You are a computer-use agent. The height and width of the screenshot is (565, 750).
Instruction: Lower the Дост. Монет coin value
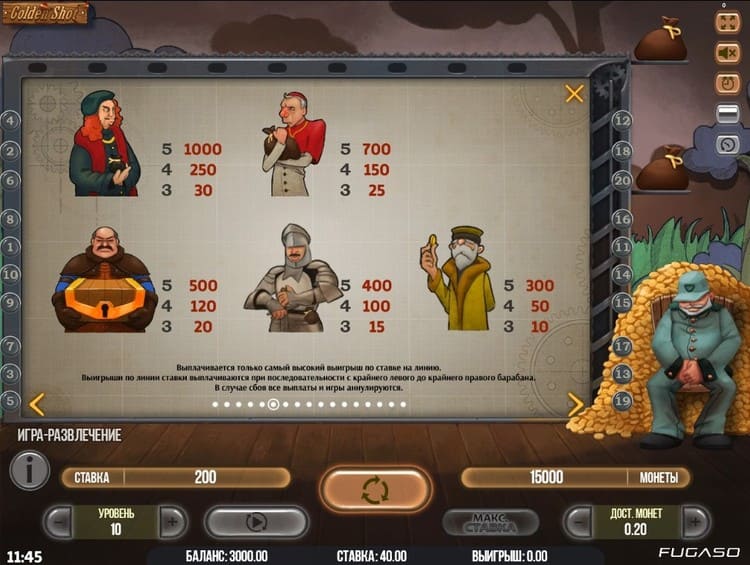click(577, 521)
